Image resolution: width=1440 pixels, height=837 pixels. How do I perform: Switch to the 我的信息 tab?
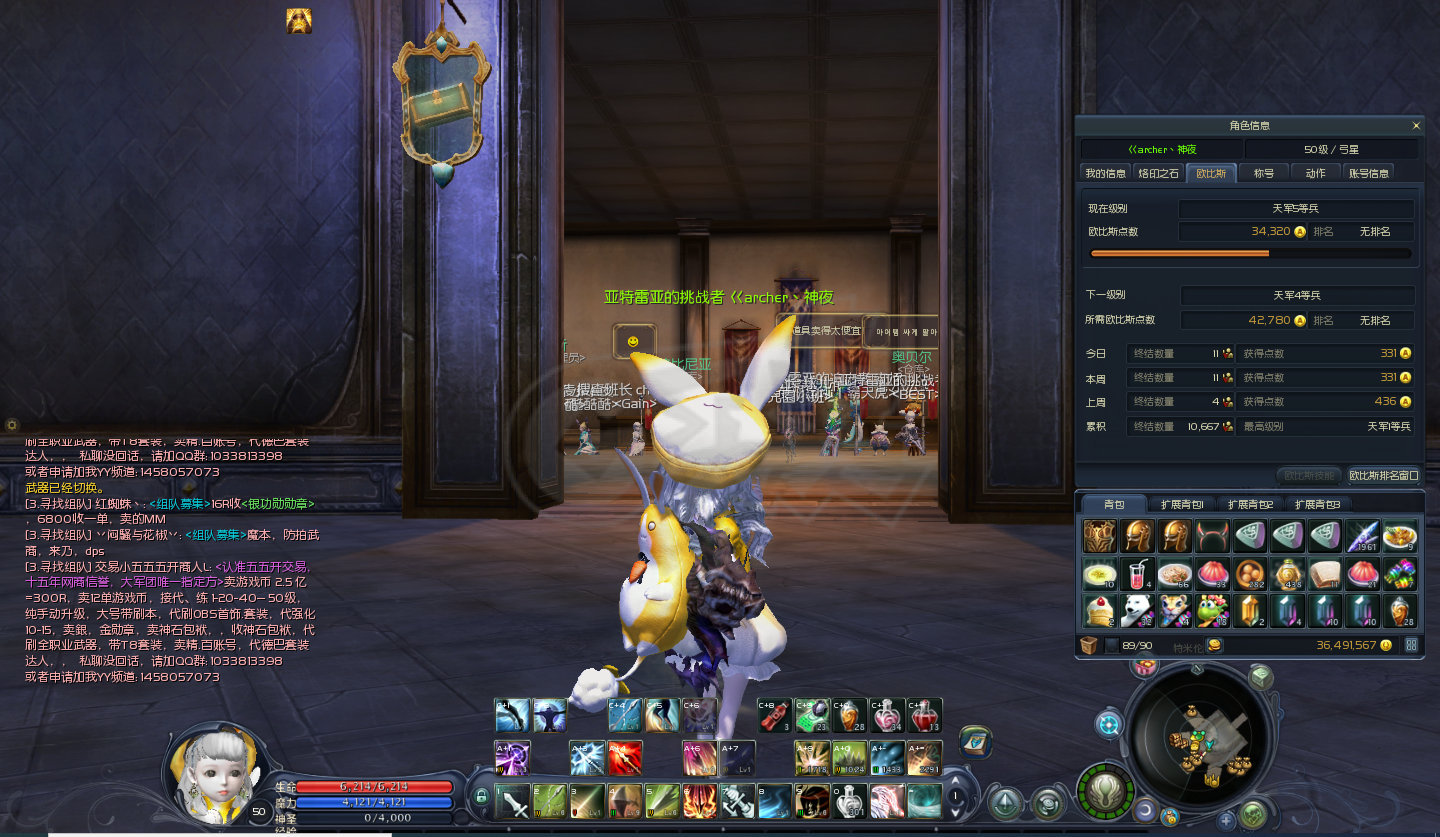click(1106, 173)
